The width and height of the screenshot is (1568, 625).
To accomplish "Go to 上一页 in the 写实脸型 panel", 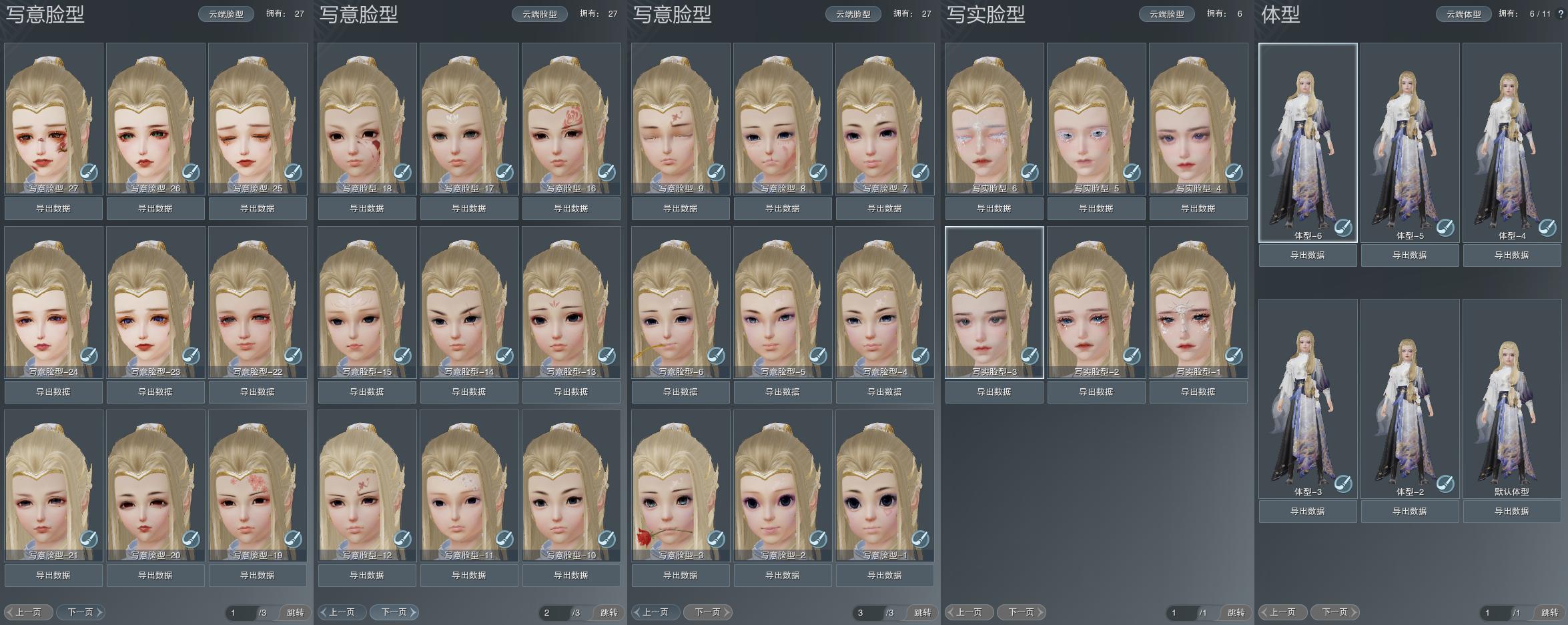I will [968, 612].
